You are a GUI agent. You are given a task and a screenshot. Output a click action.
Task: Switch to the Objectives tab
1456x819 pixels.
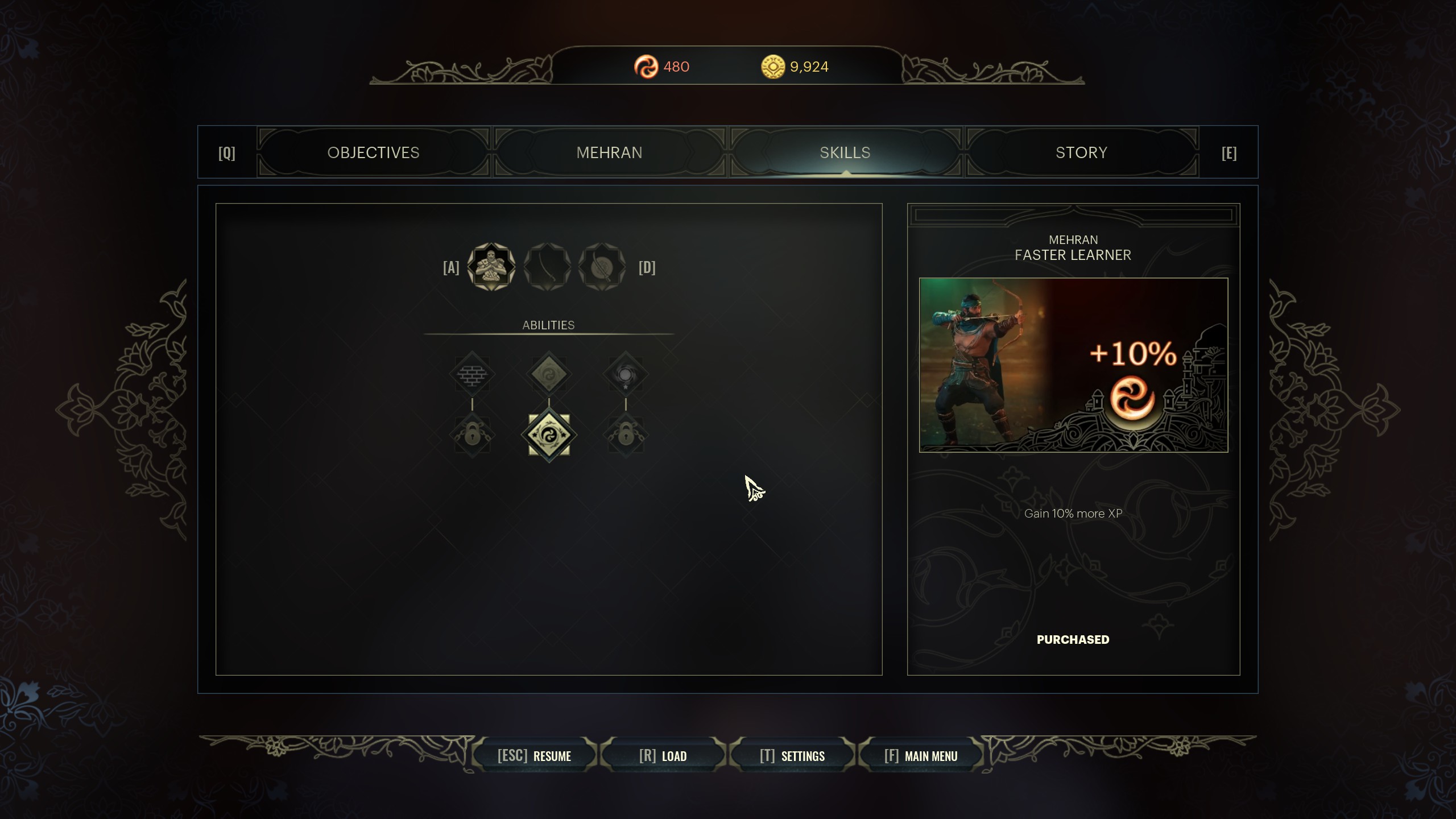[x=373, y=152]
